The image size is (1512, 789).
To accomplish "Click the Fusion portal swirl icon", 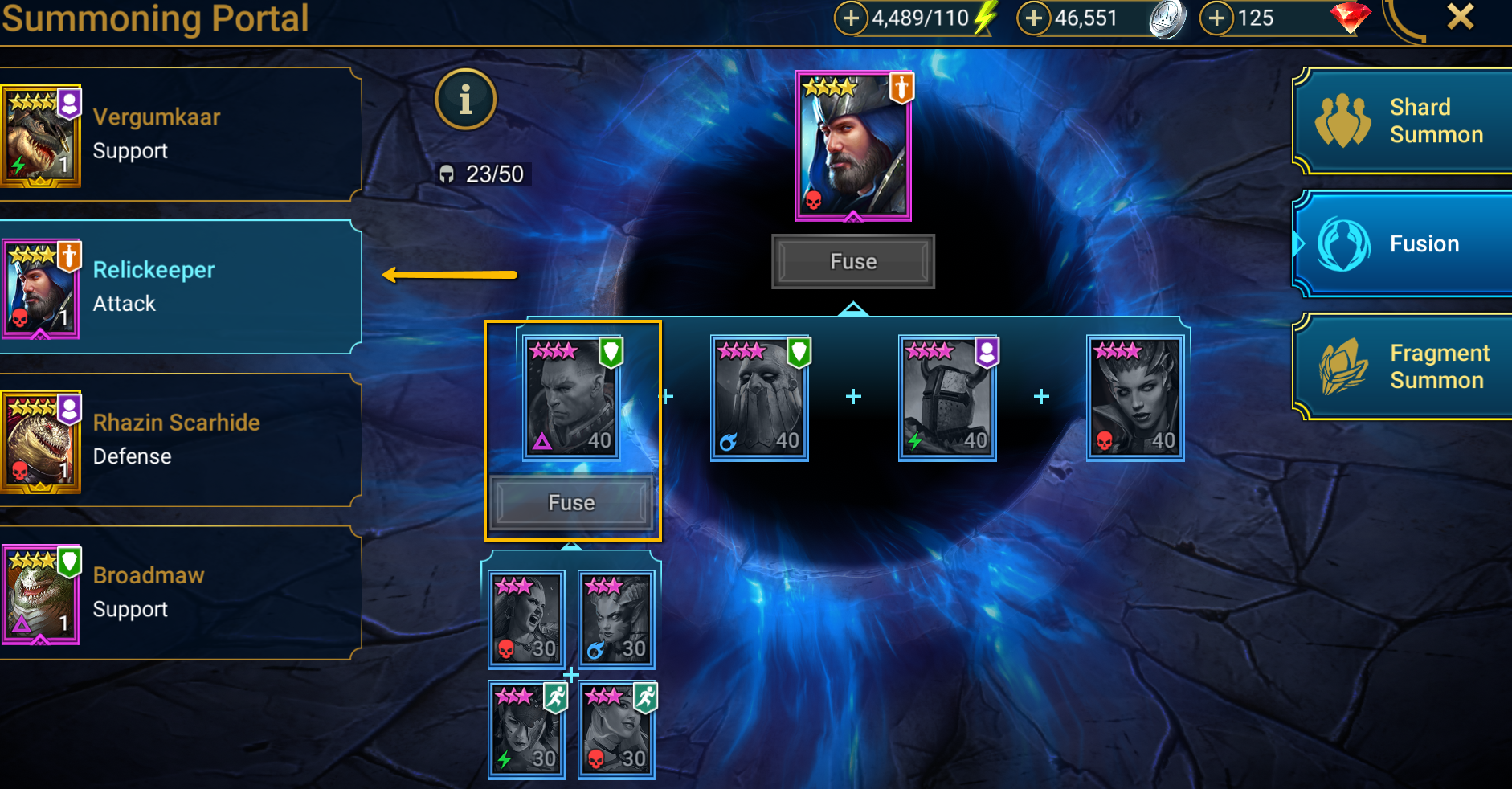I will [1345, 243].
